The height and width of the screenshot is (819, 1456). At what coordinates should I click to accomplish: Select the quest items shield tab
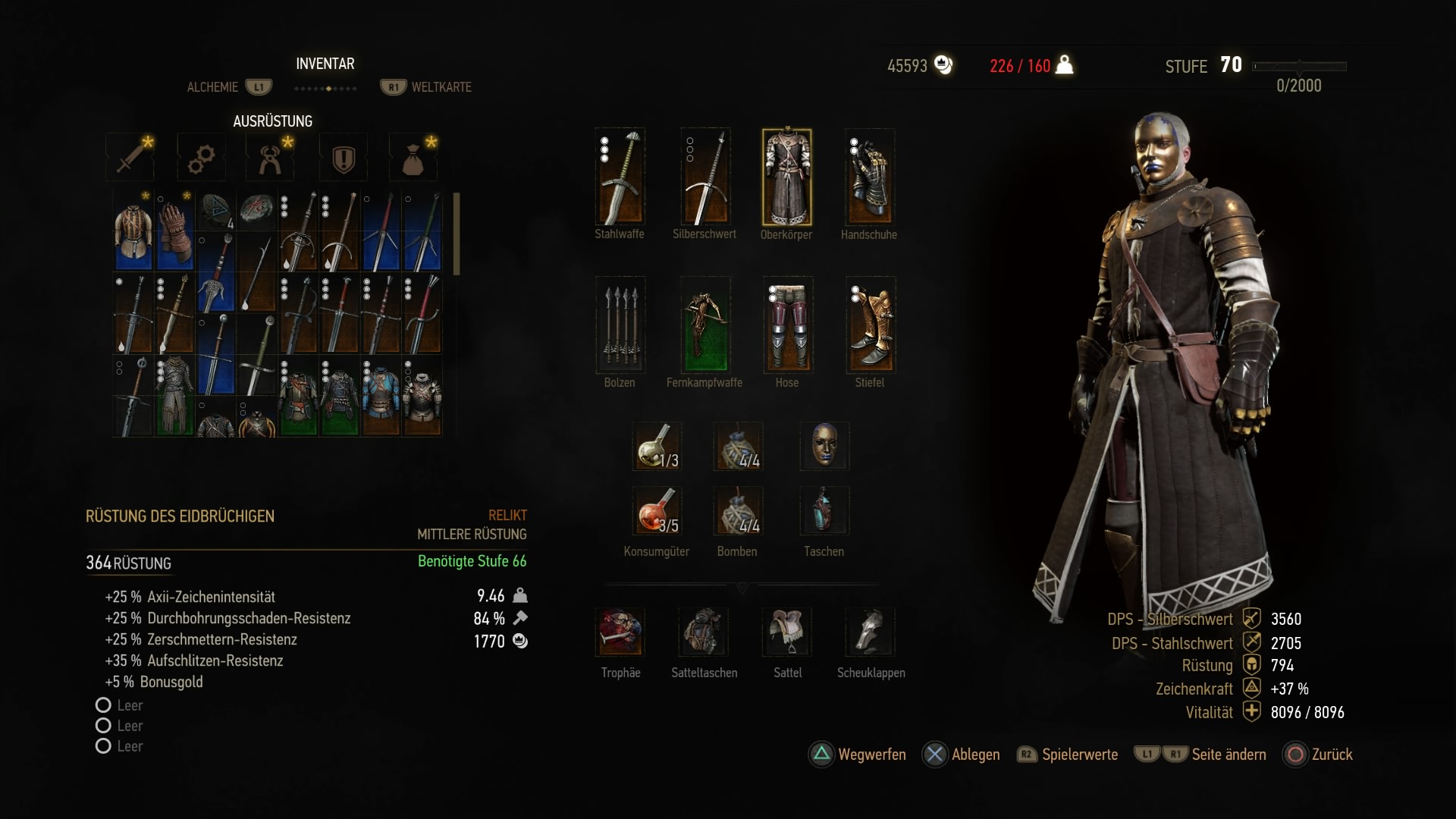pyautogui.click(x=344, y=158)
